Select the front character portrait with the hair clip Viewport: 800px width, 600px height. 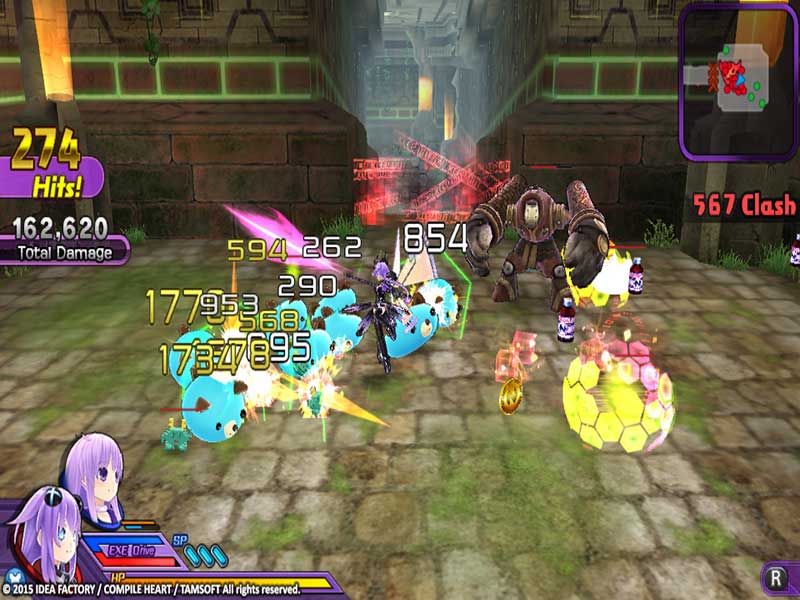pos(44,530)
